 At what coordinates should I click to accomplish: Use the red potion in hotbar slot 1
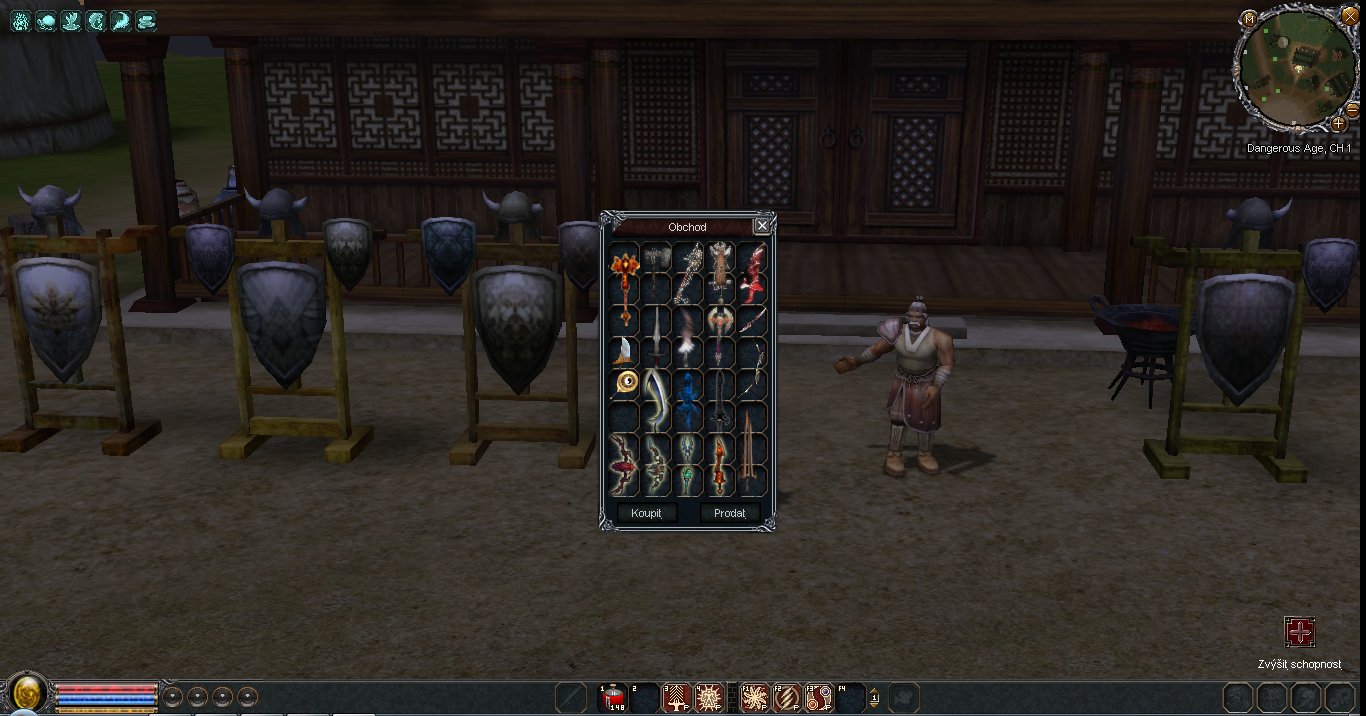pos(614,696)
